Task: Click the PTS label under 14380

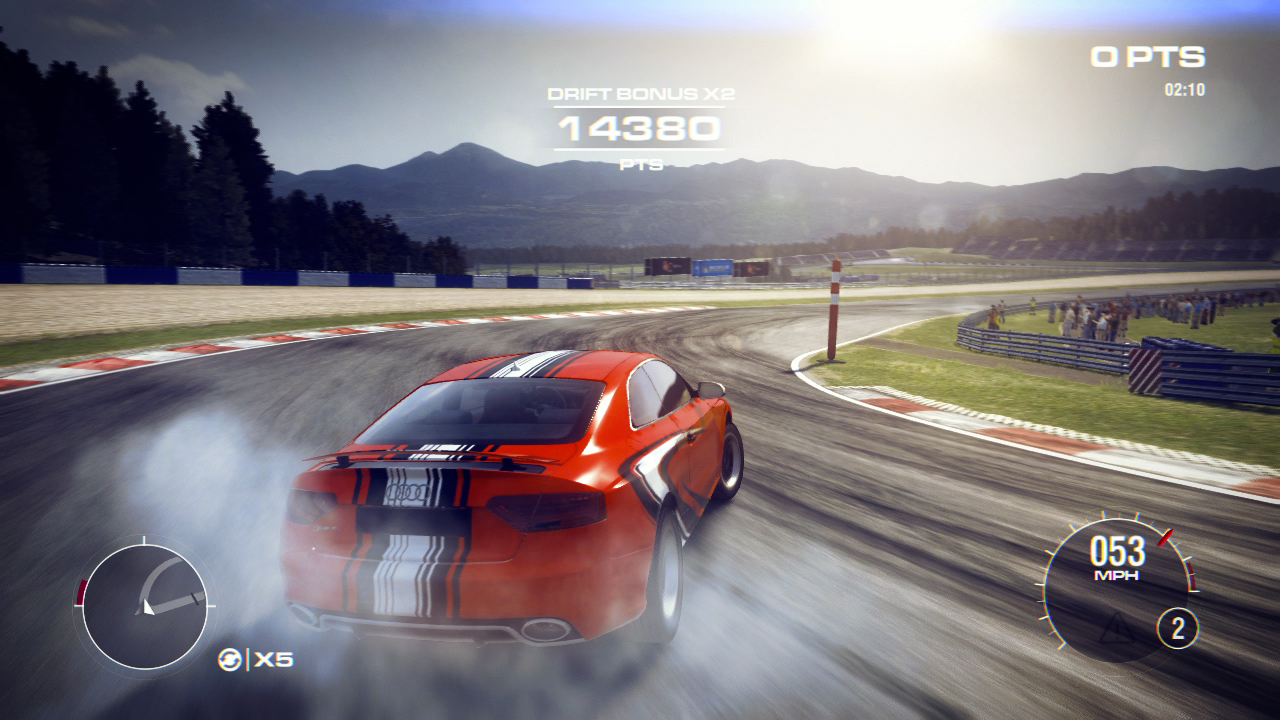Action: [643, 163]
